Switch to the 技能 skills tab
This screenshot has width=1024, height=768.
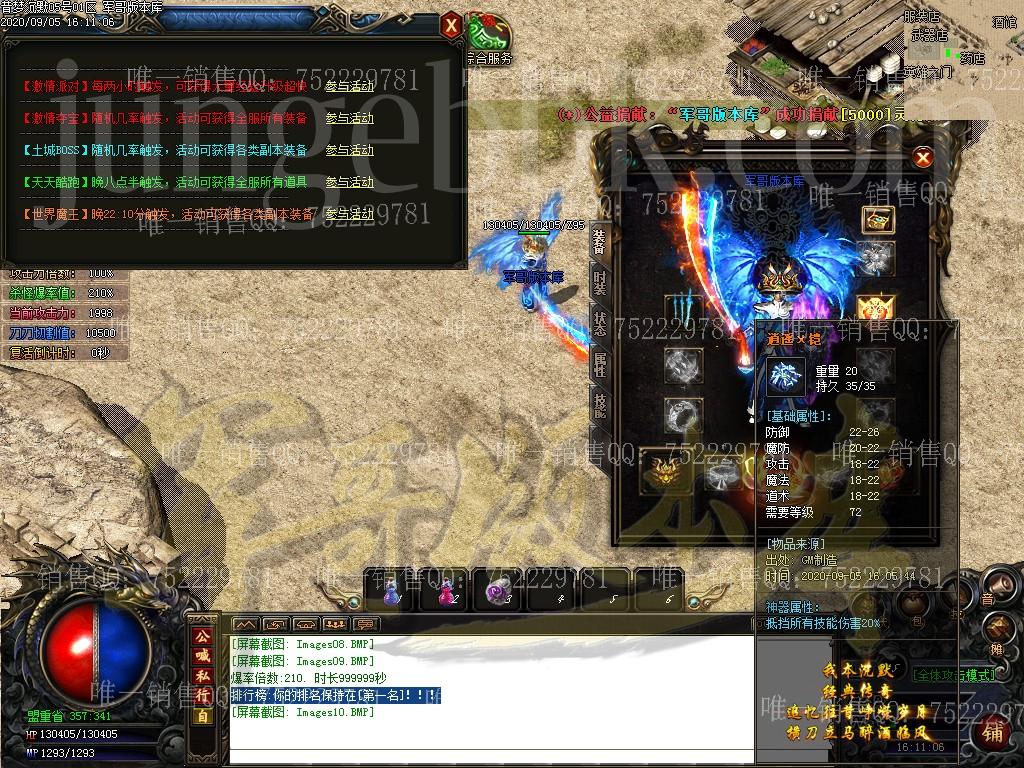(x=599, y=403)
